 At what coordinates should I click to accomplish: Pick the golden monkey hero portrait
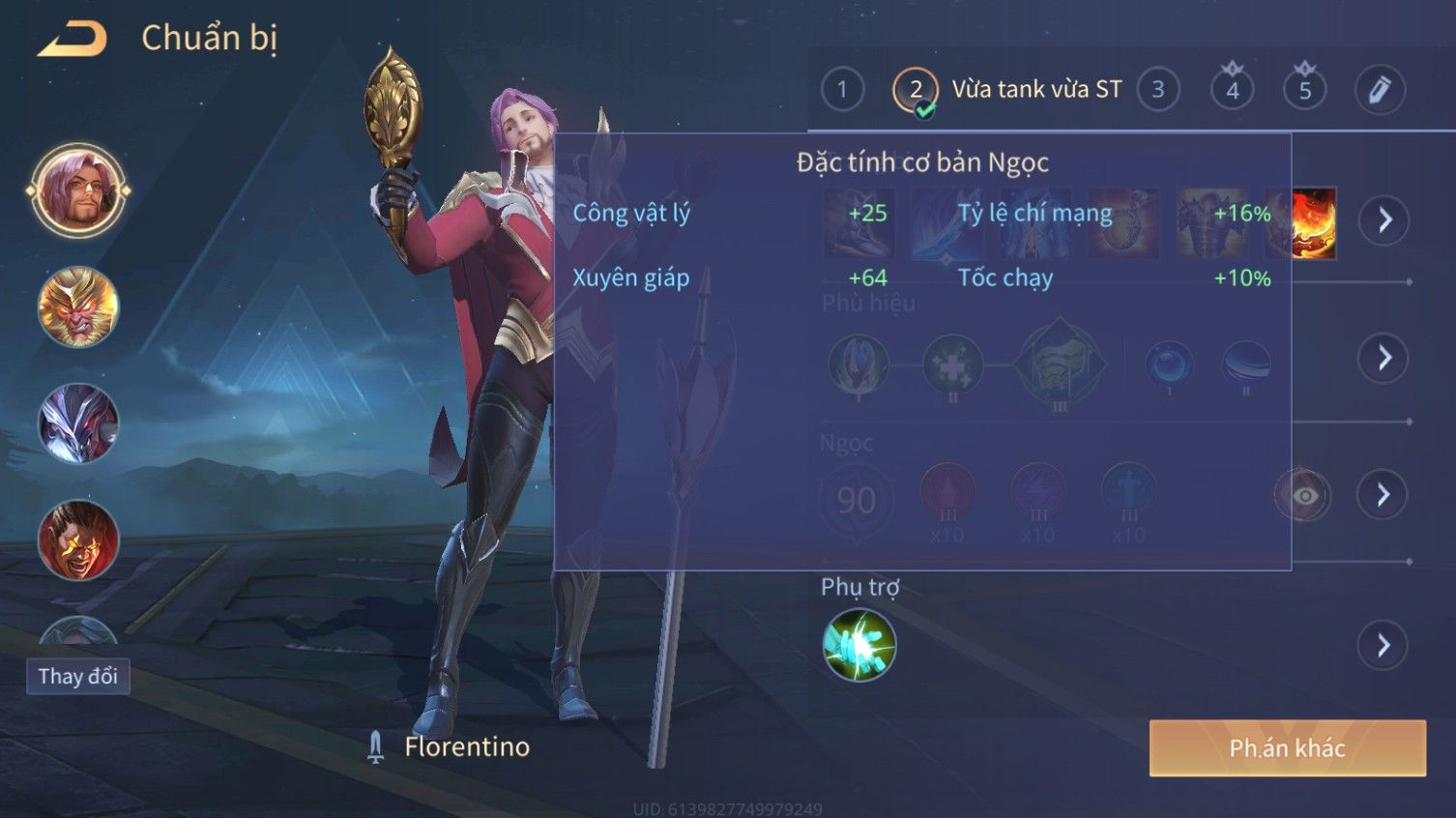coord(78,307)
